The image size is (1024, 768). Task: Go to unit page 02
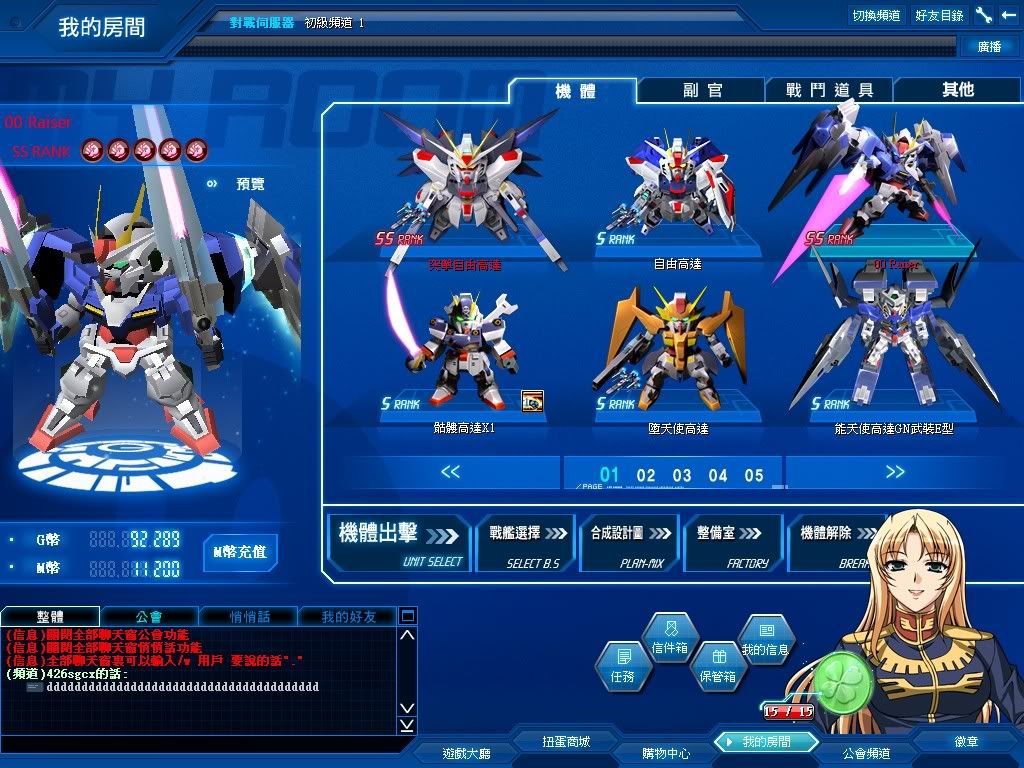tap(646, 475)
